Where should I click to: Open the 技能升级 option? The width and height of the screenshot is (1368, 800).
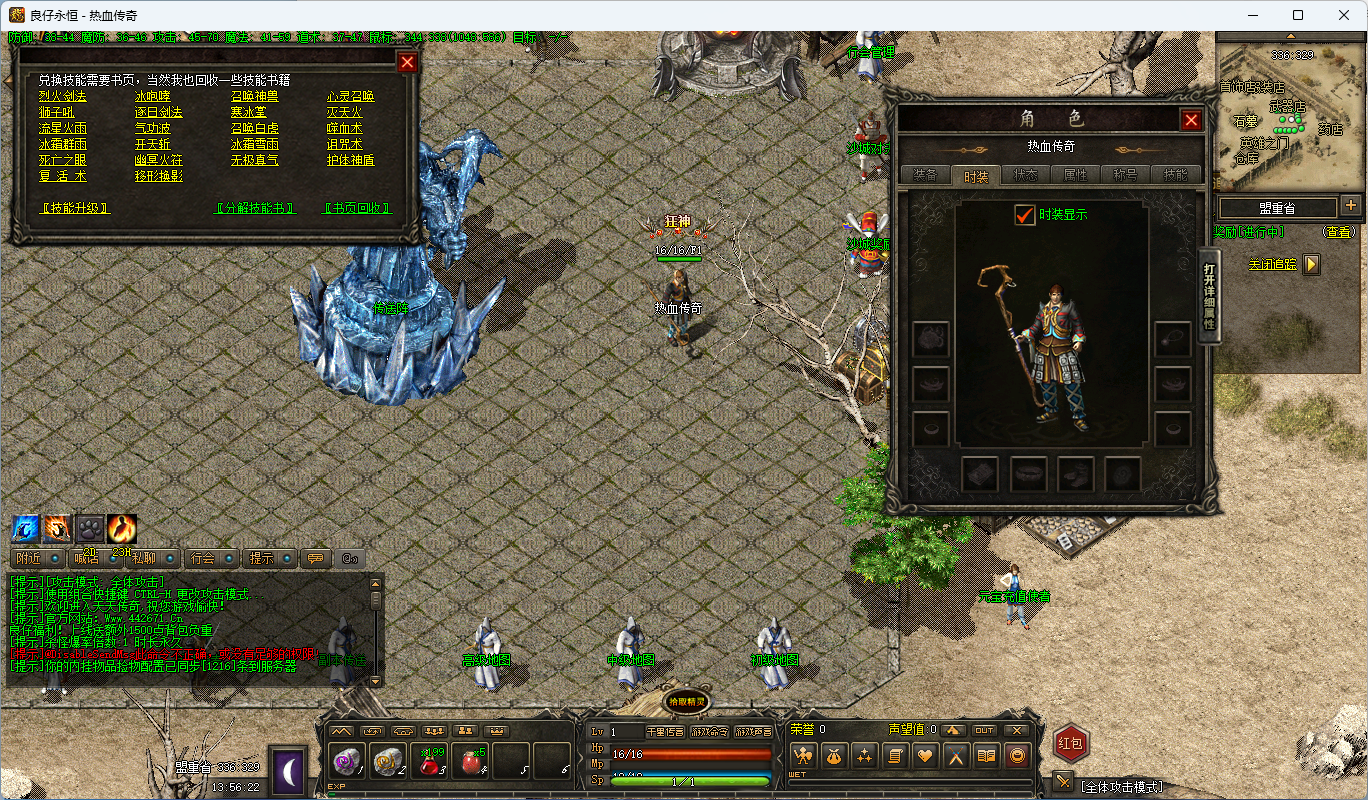75,208
